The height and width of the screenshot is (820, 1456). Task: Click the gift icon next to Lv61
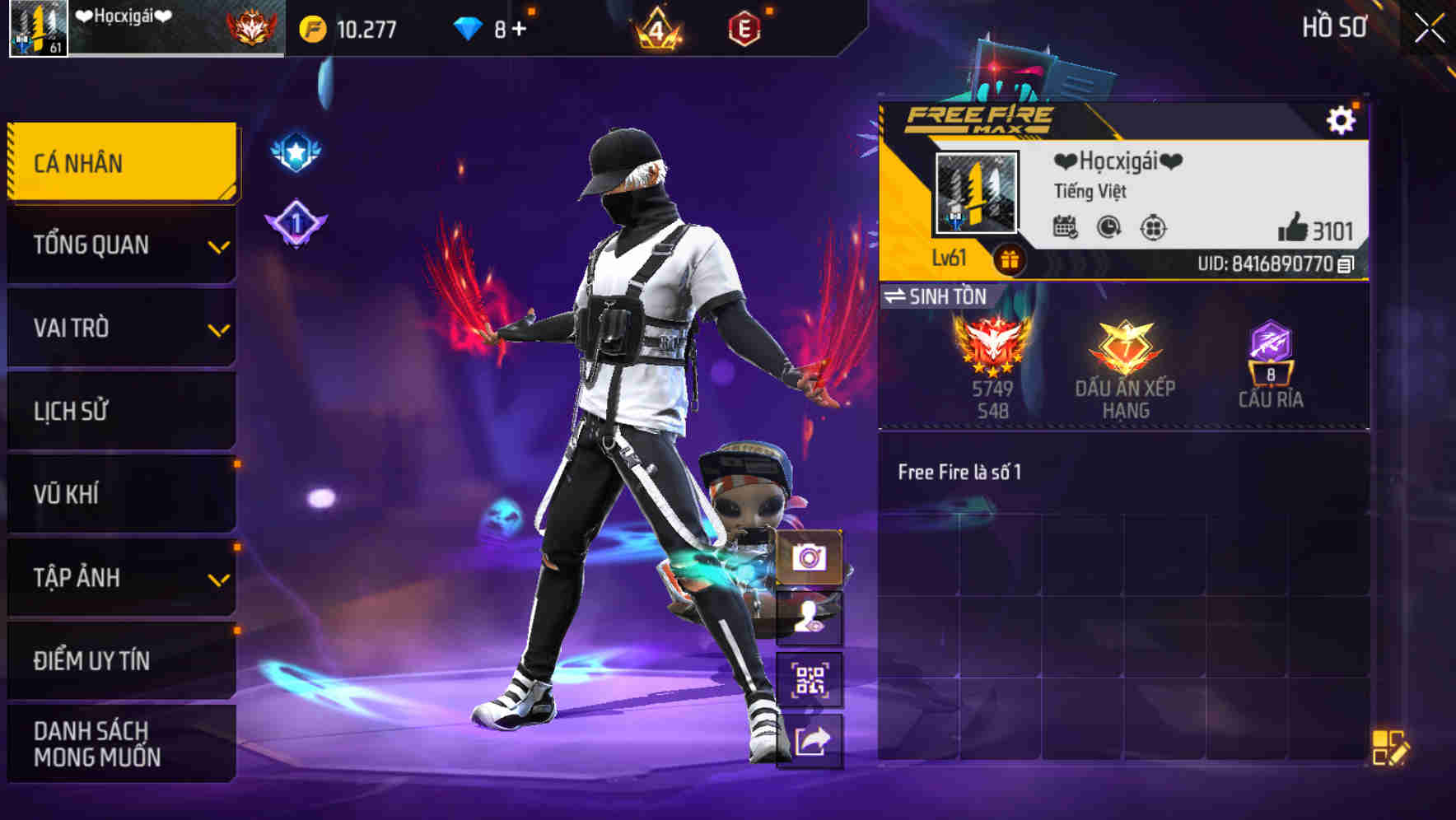pos(1008,258)
